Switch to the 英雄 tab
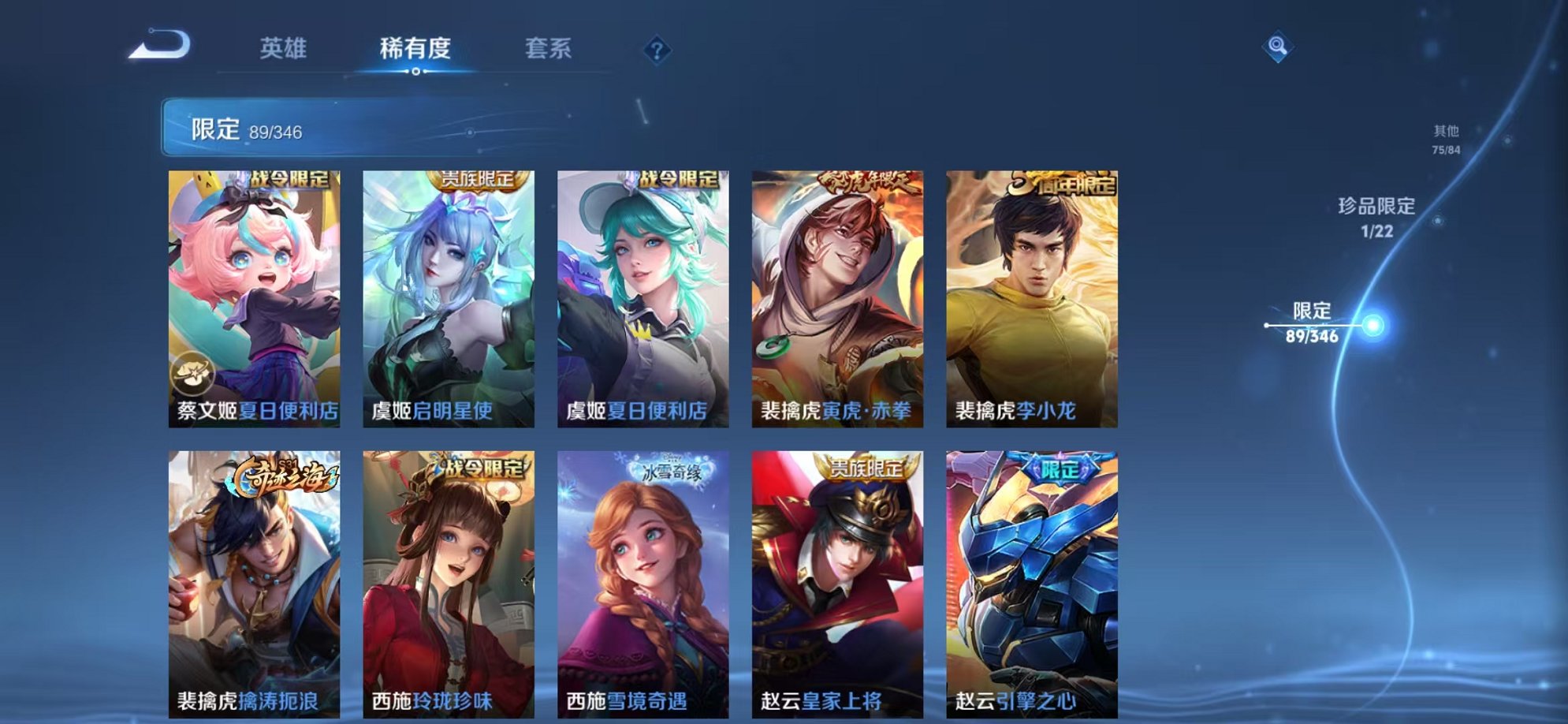The height and width of the screenshot is (724, 1568). 285,48
